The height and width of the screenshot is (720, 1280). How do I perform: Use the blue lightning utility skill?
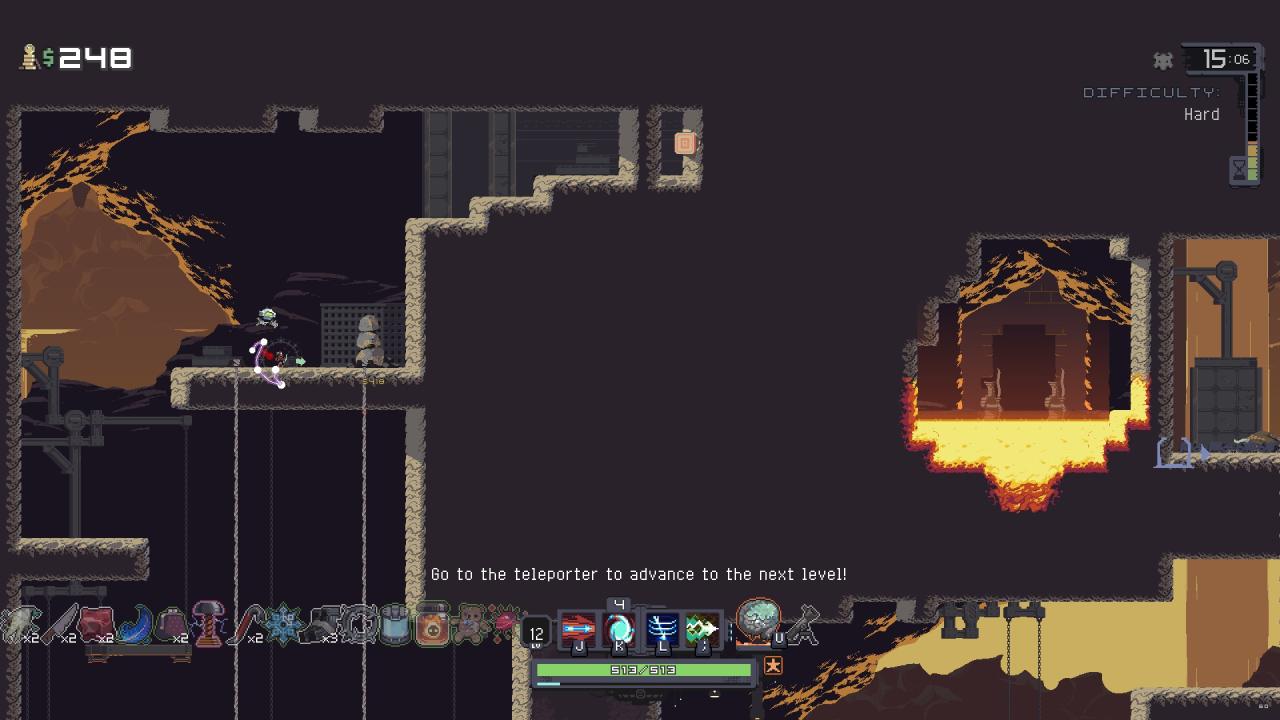pos(662,629)
